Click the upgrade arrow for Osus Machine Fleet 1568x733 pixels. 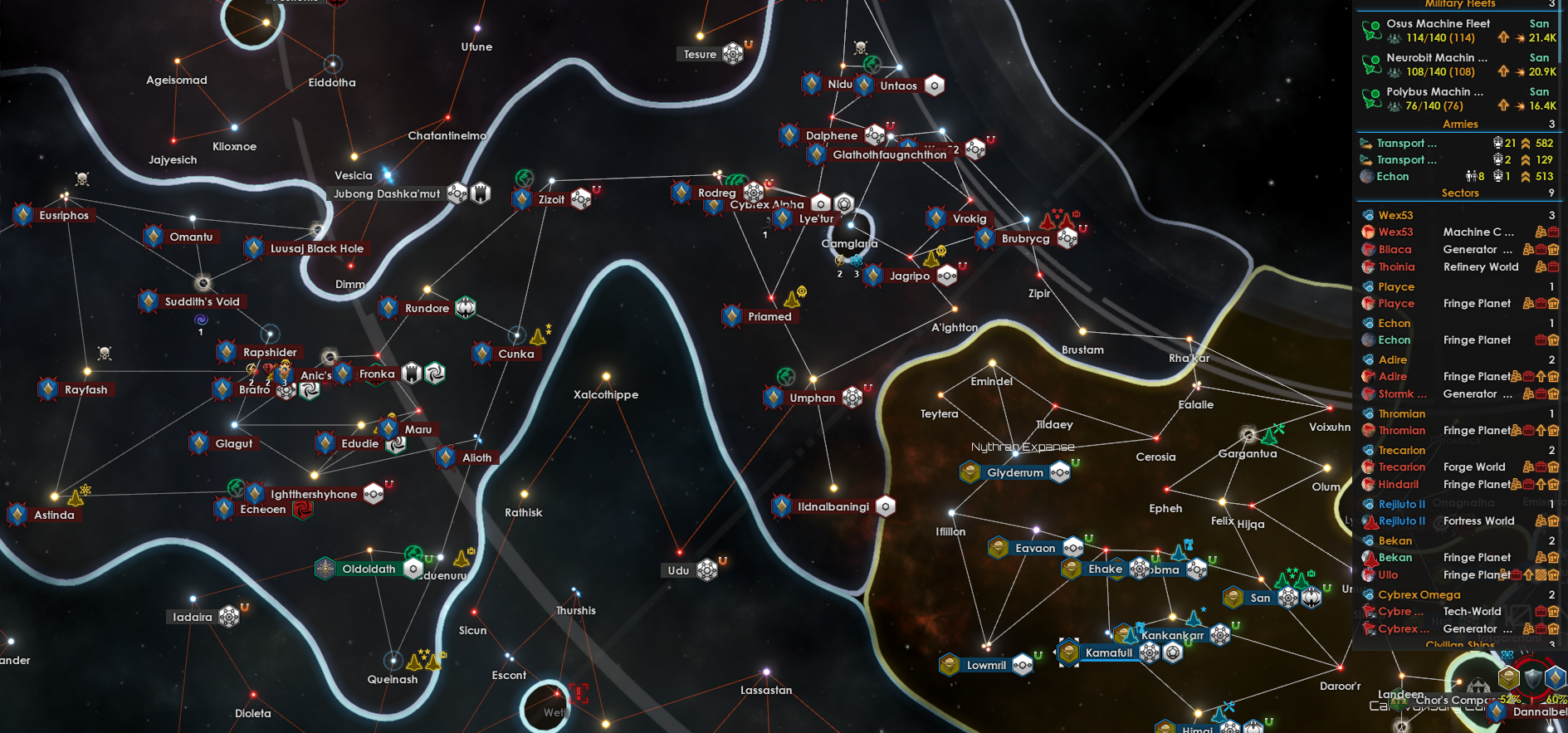[x=1504, y=37]
